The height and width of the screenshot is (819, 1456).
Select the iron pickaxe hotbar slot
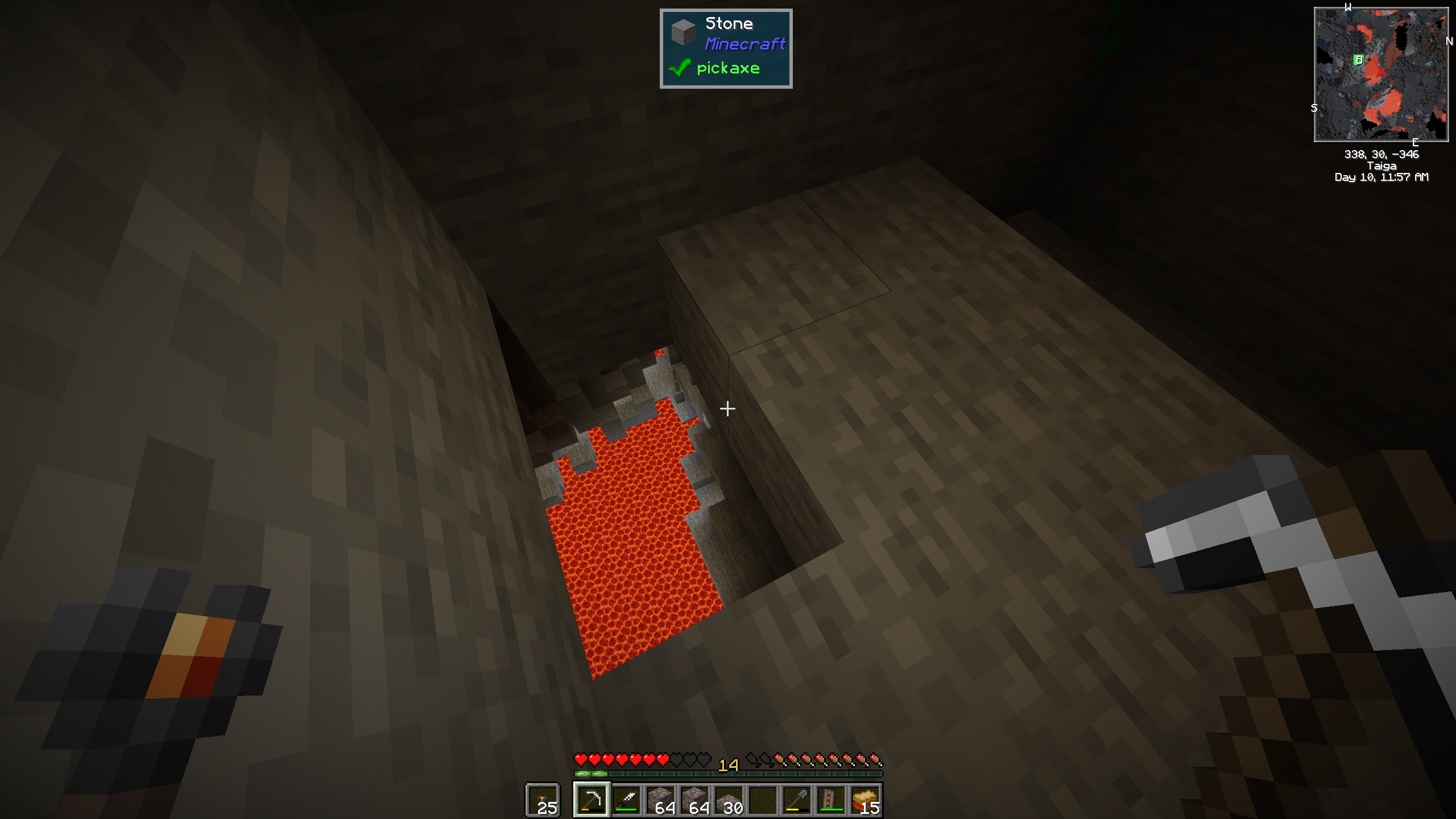pos(591,800)
